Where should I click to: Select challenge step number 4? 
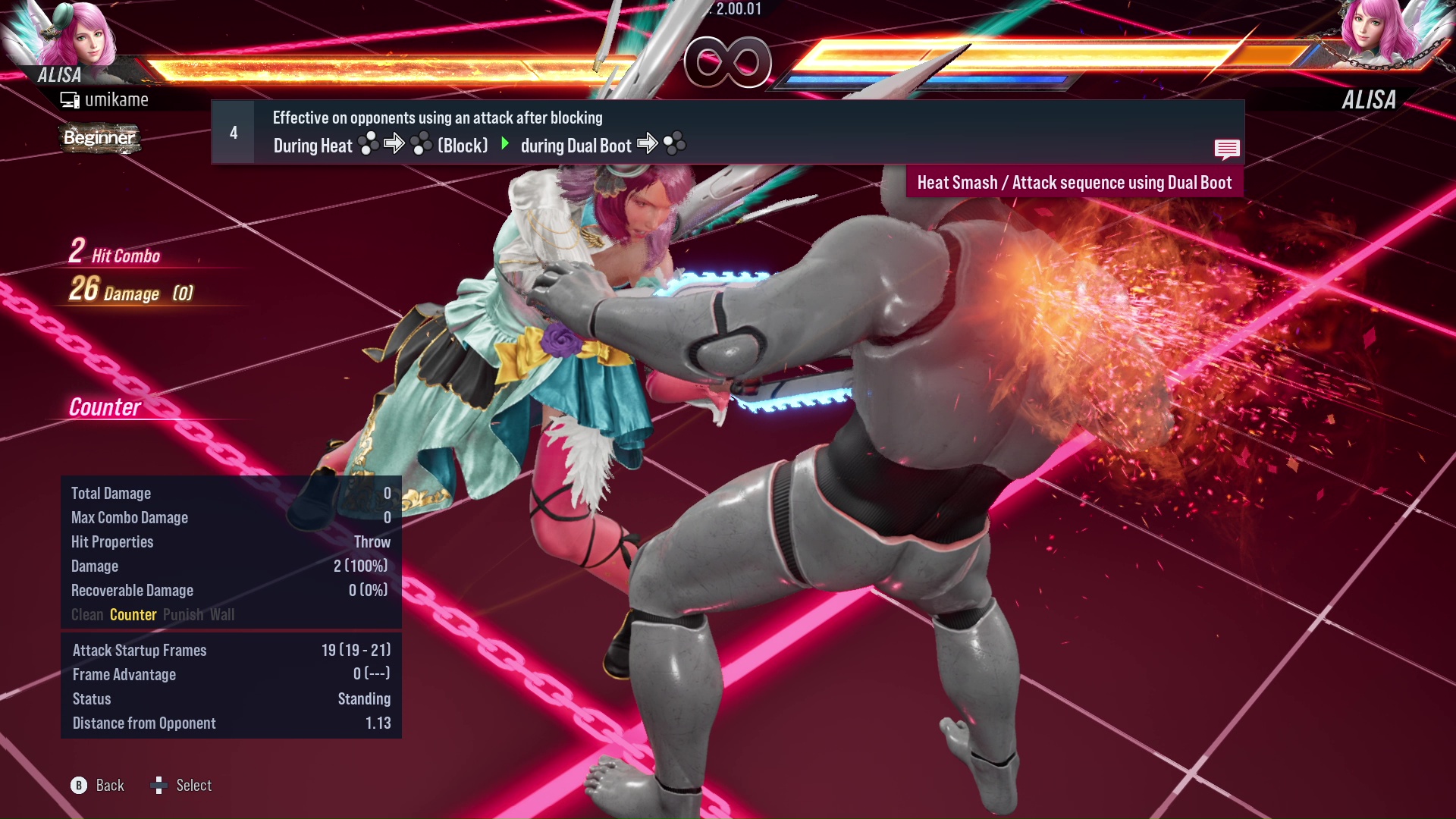233,132
